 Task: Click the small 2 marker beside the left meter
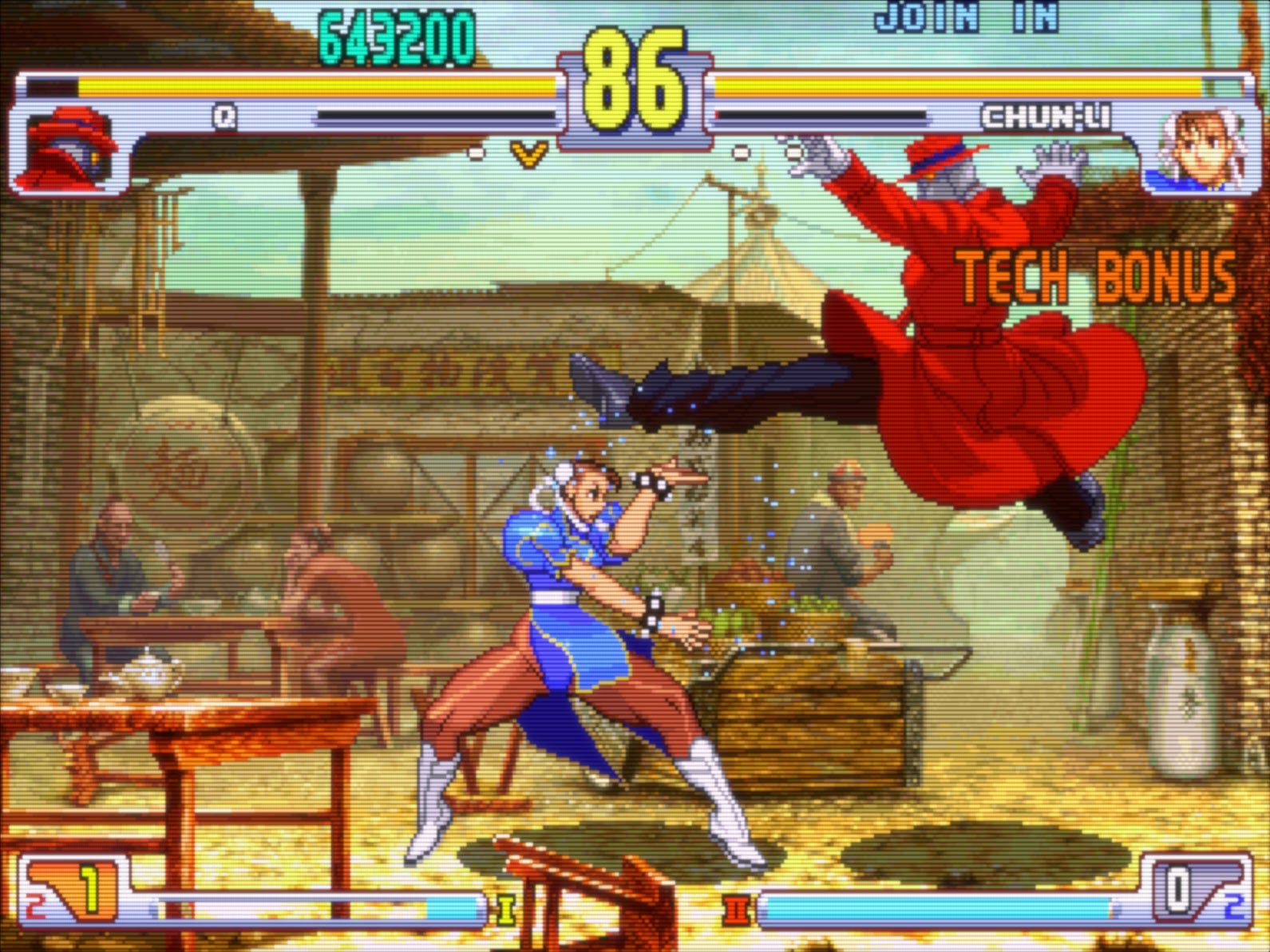(x=33, y=906)
